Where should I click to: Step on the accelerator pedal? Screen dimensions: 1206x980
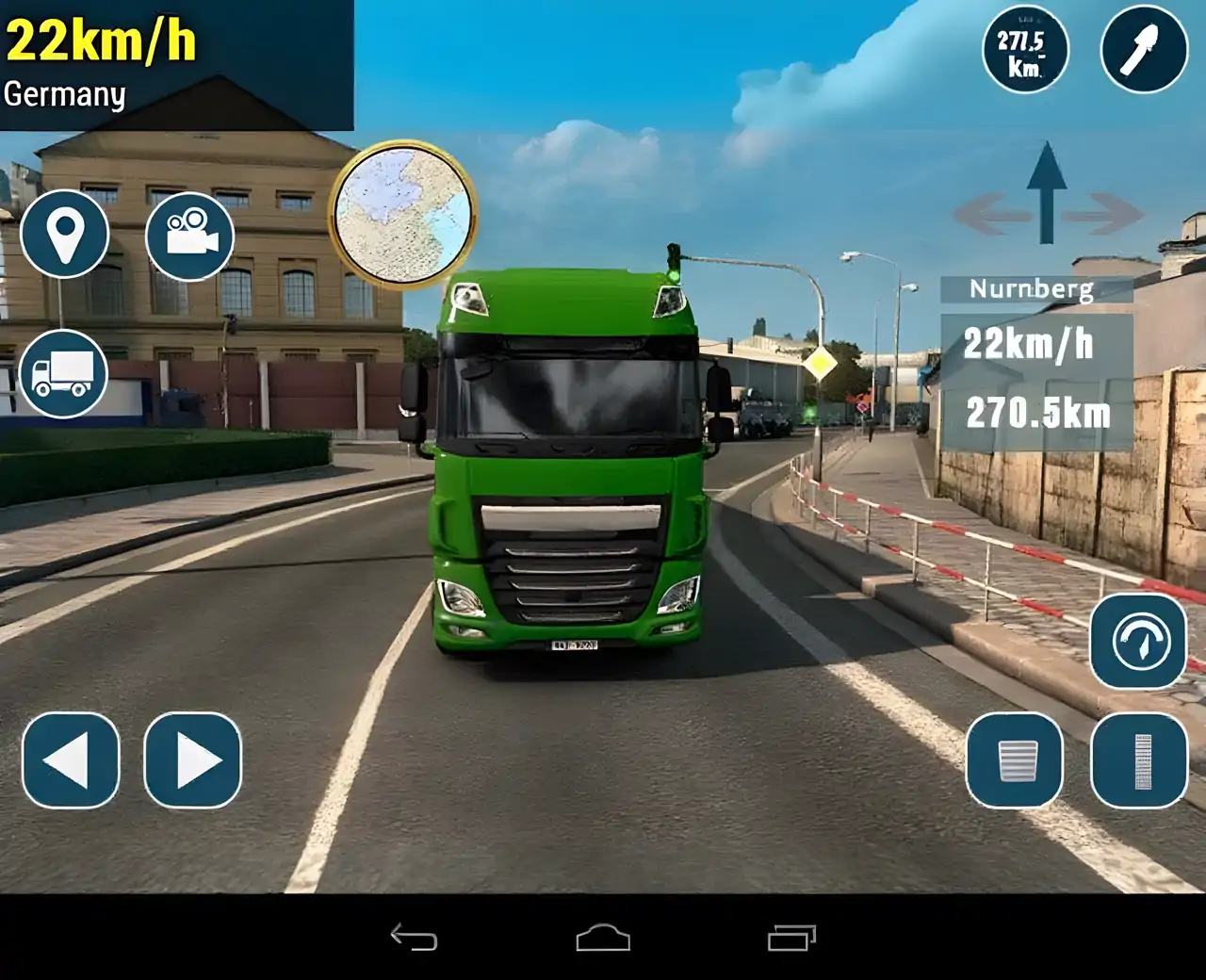point(1140,760)
